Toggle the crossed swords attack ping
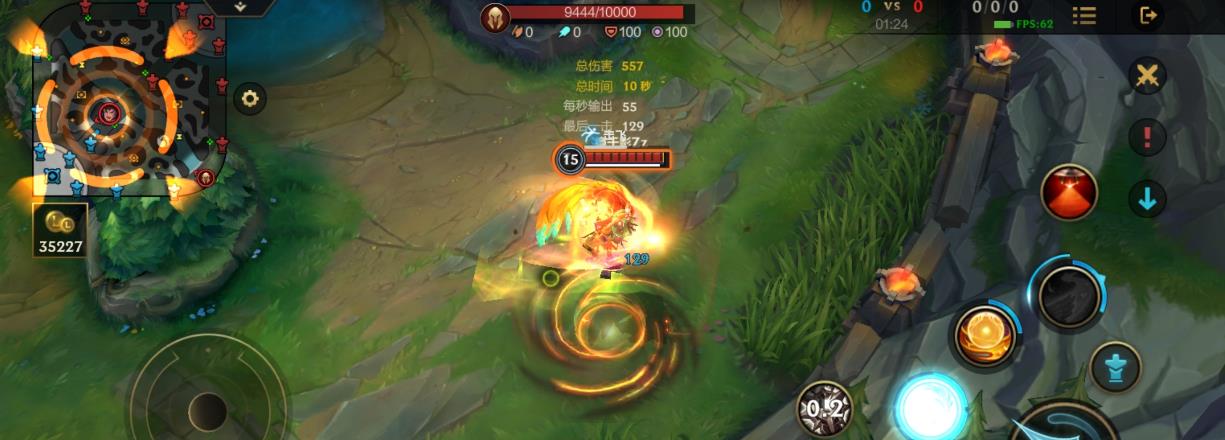Image resolution: width=1225 pixels, height=440 pixels. [1147, 76]
